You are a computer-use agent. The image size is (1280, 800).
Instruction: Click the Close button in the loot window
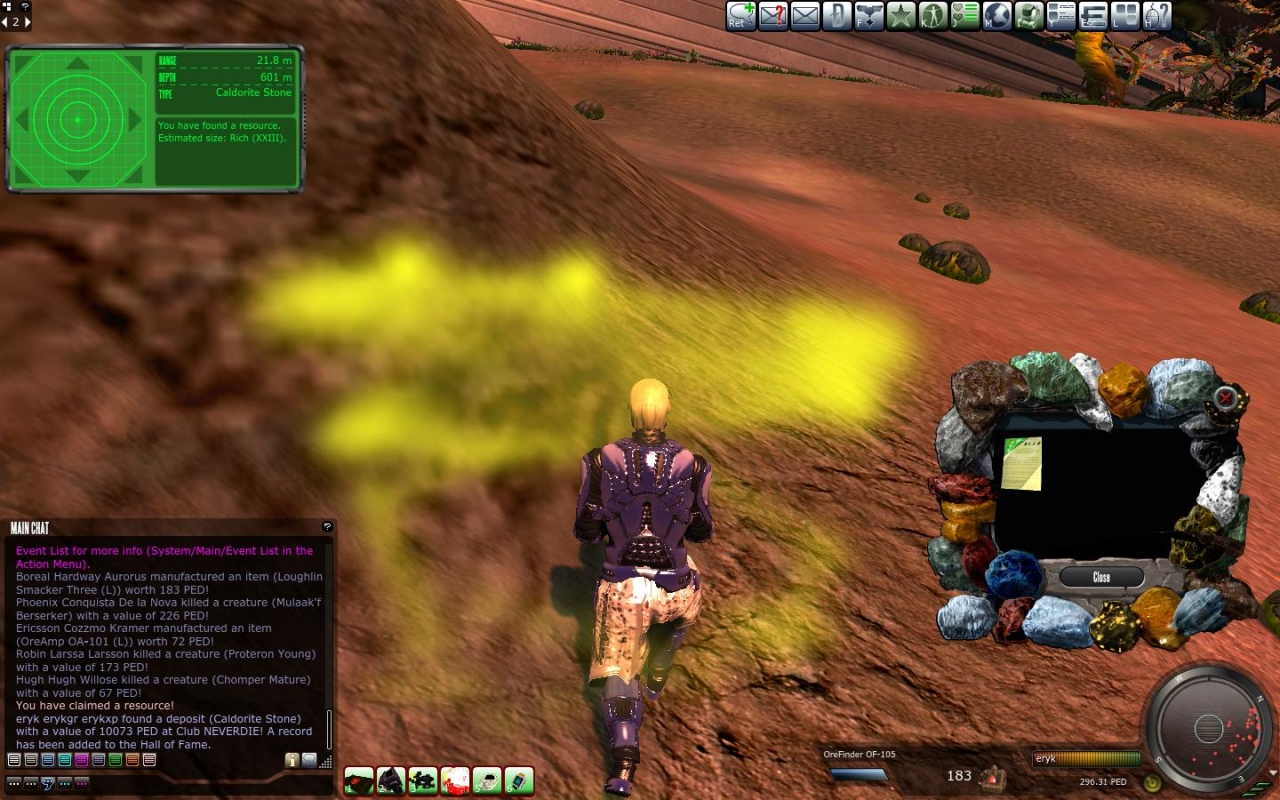pyautogui.click(x=1101, y=577)
